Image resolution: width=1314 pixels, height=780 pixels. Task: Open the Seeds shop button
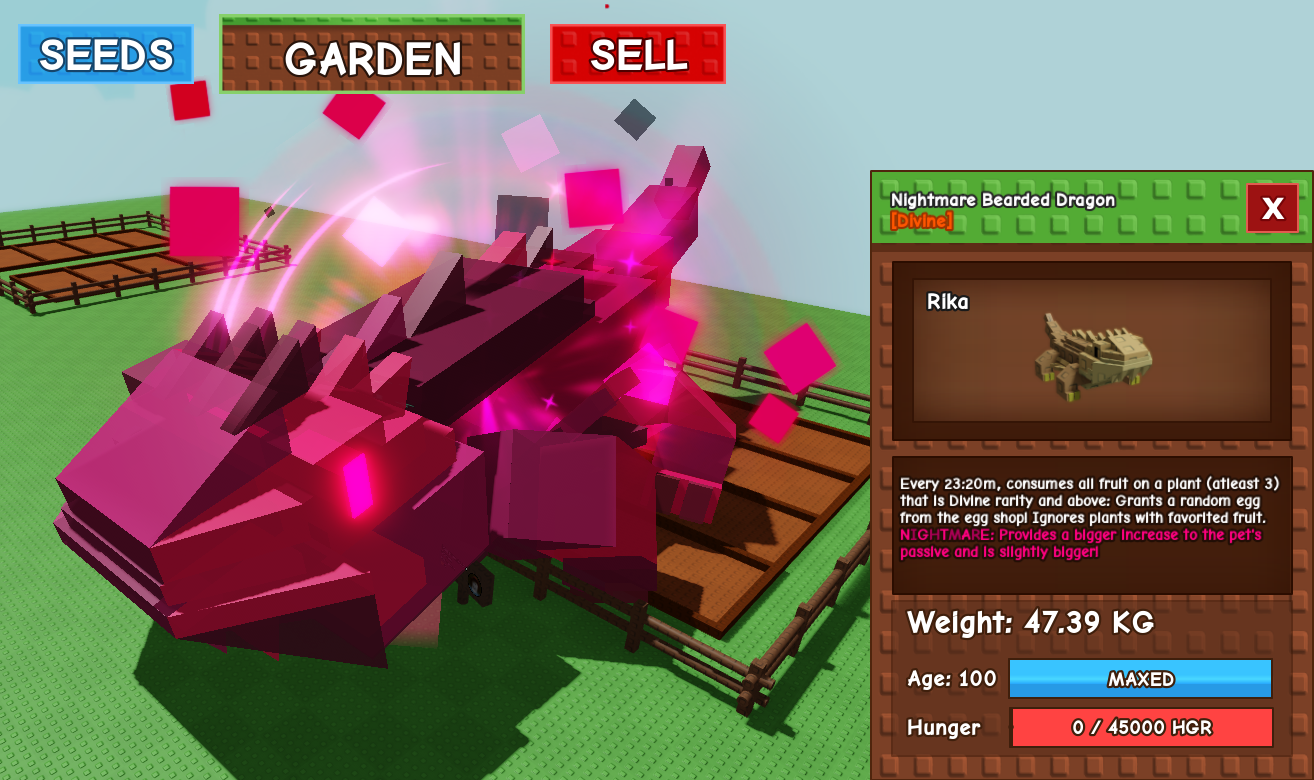pos(106,54)
